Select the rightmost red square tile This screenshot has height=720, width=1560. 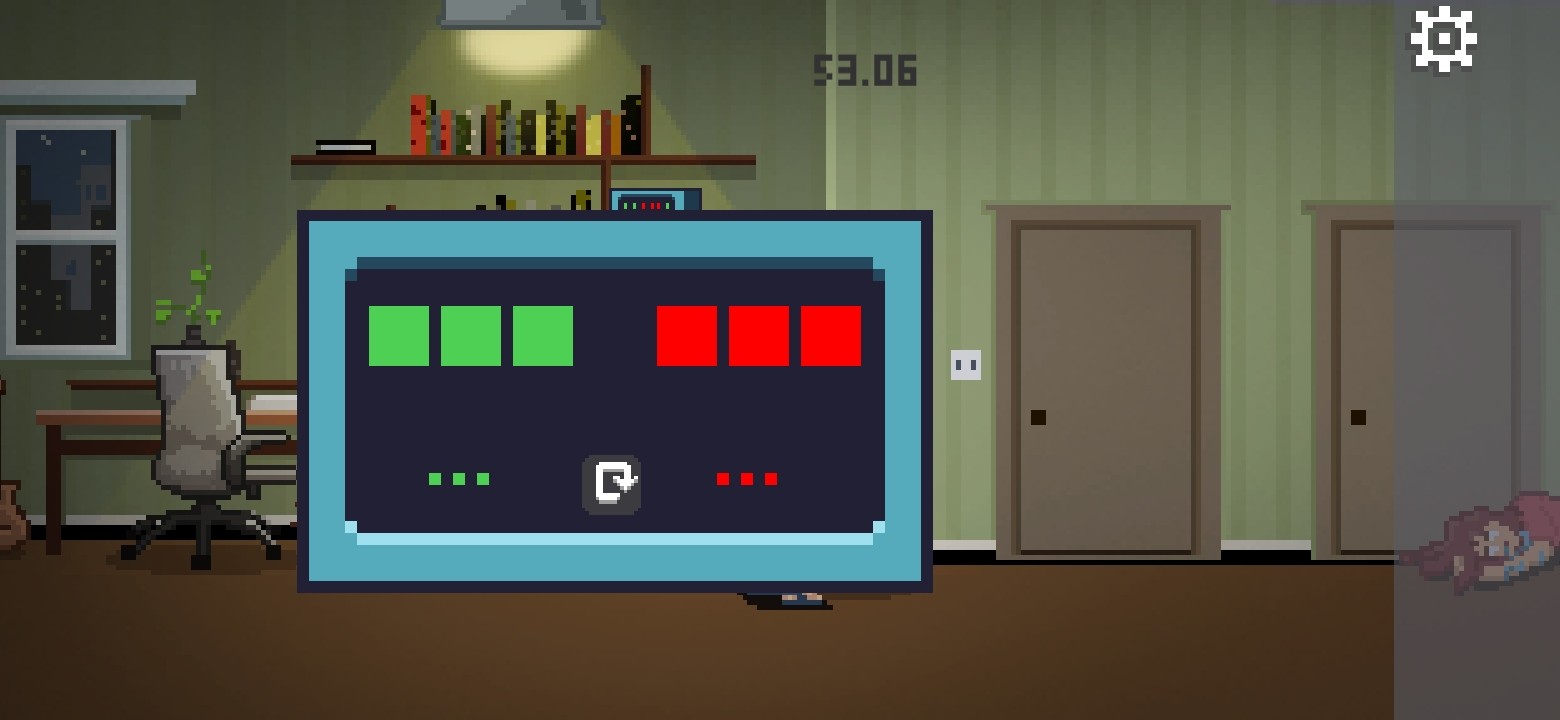pyautogui.click(x=830, y=336)
